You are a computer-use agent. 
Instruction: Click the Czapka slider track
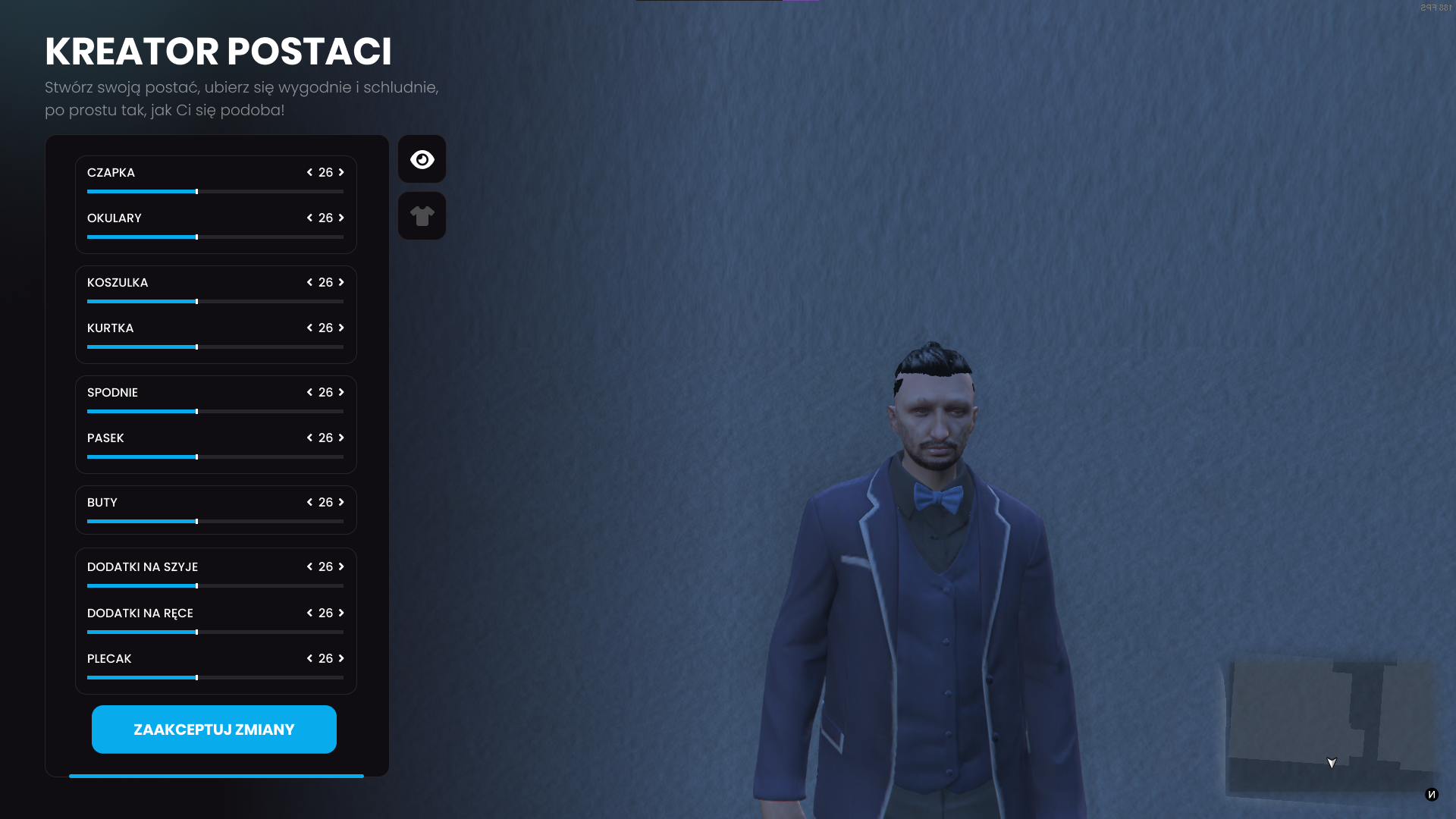tap(215, 192)
